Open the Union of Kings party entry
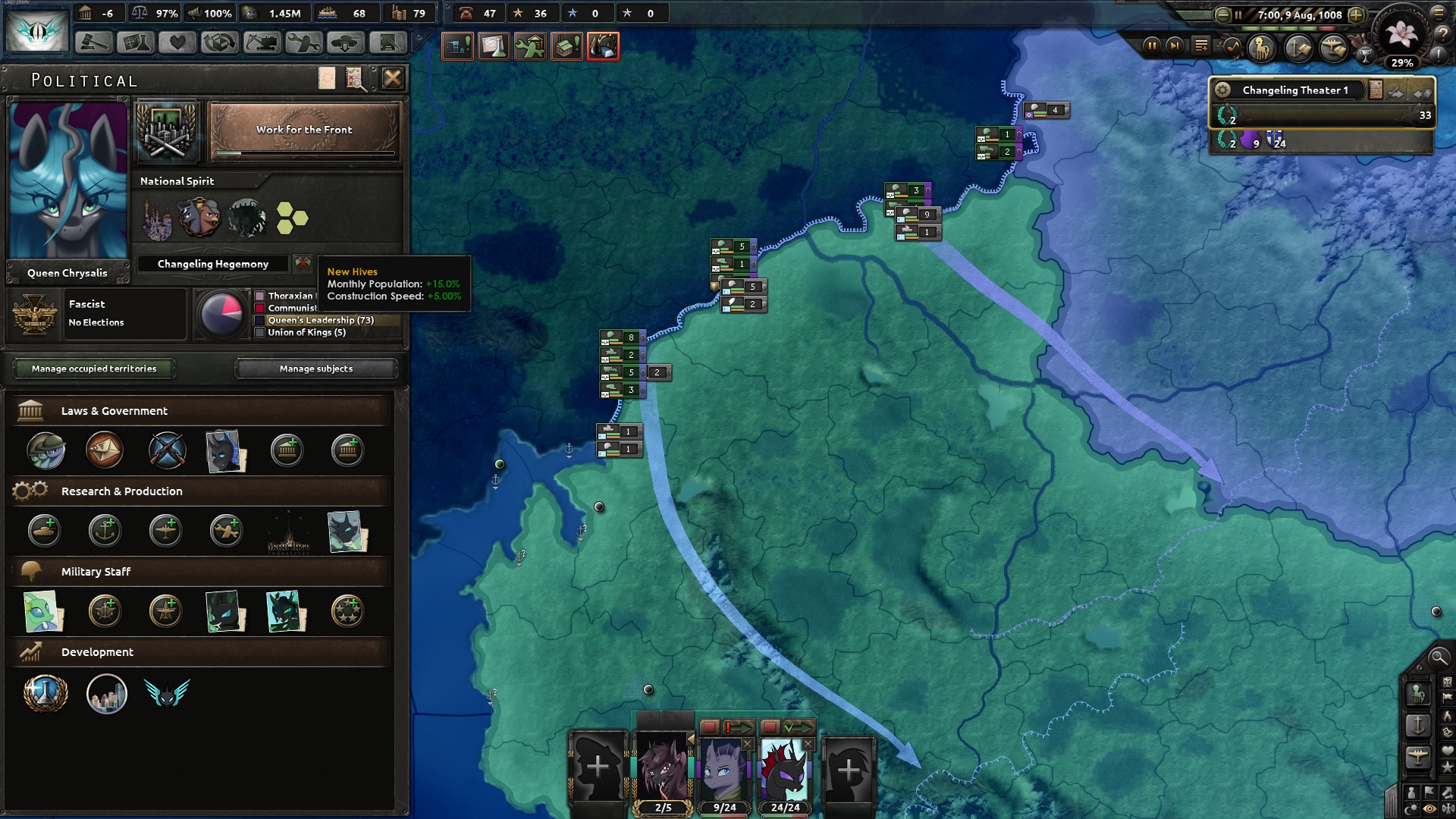 [306, 332]
